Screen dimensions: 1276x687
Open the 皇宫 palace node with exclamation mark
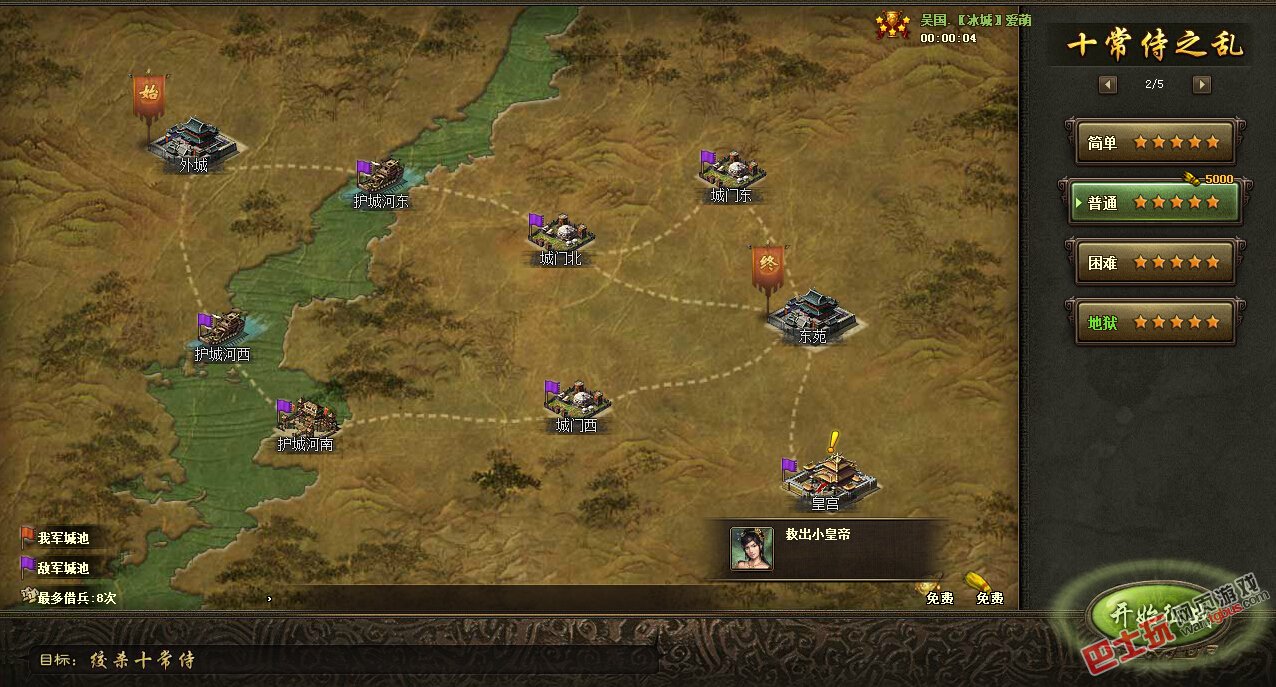coord(827,477)
